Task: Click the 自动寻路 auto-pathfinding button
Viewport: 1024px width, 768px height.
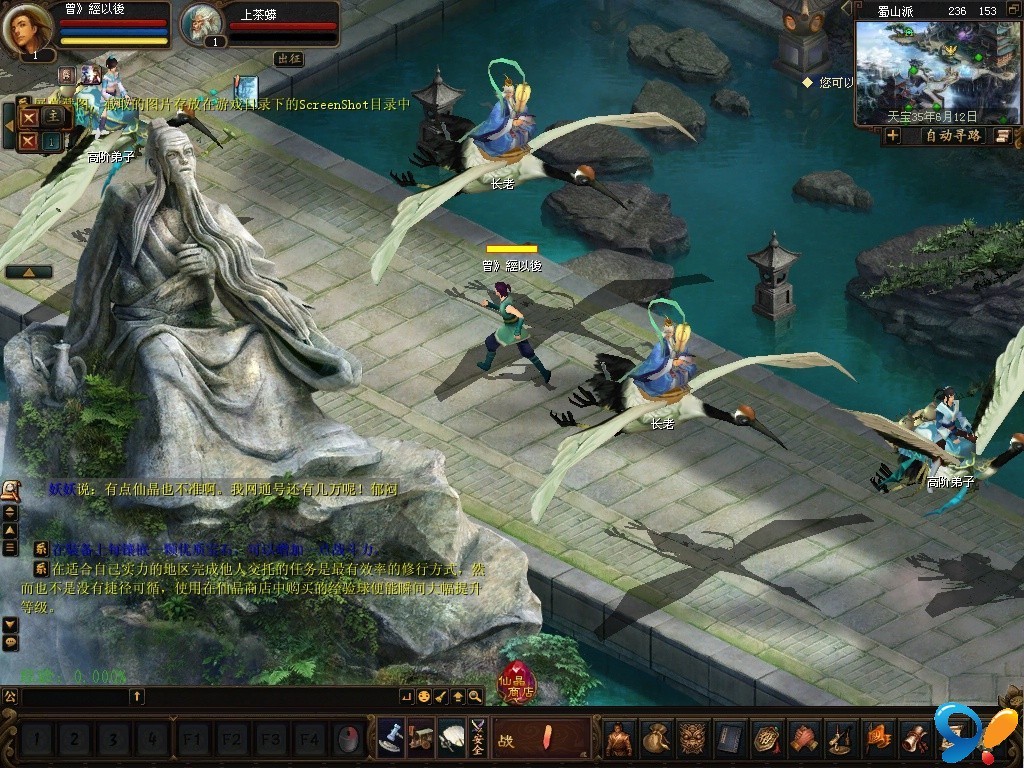Action: pyautogui.click(x=953, y=136)
